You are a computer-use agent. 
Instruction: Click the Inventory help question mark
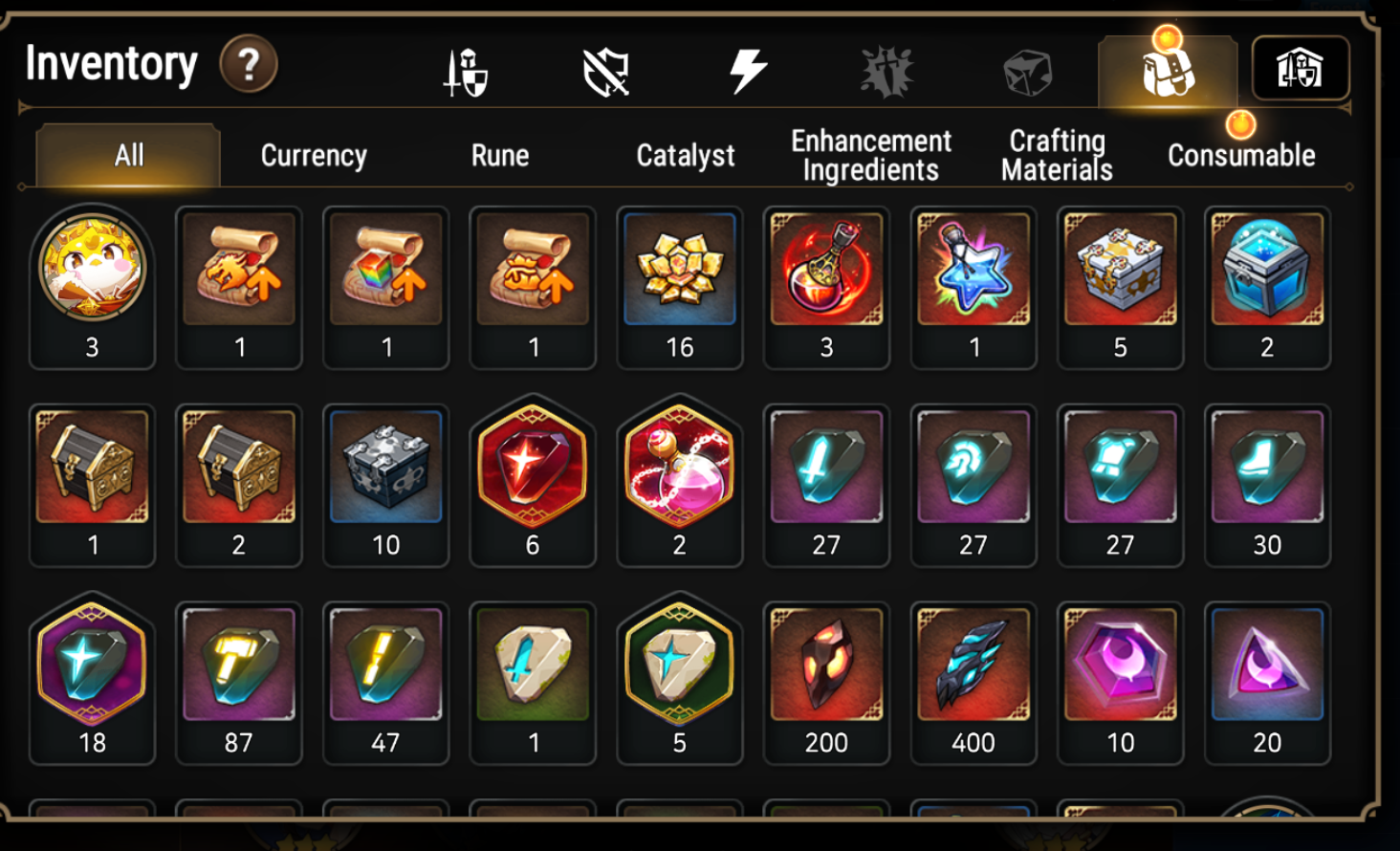[248, 64]
